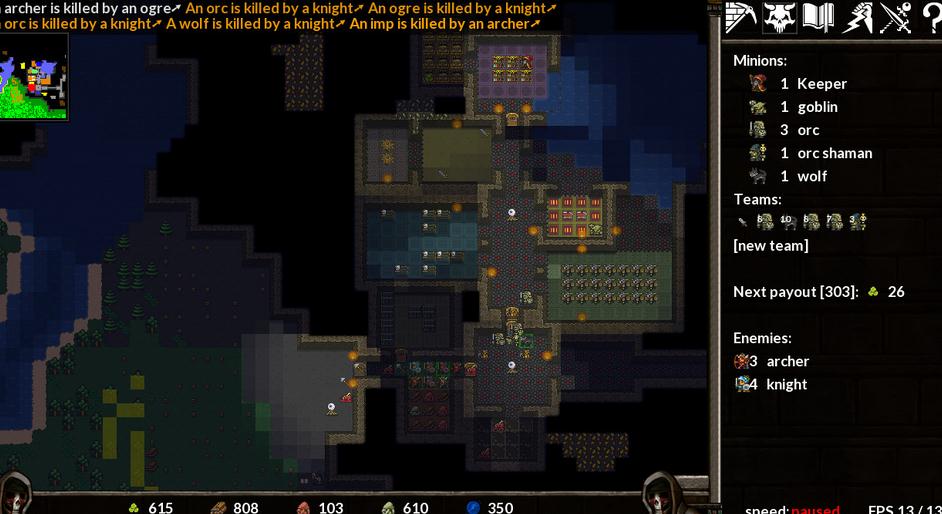Open the open-book library tab
This screenshot has height=514, width=942.
pyautogui.click(x=818, y=18)
